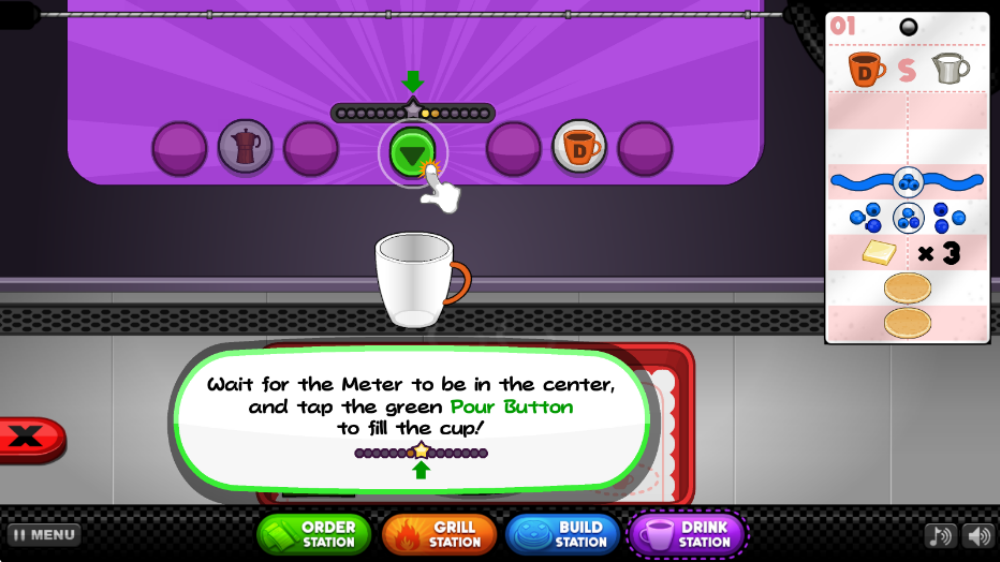Screen dimensions: 1000x562
Task: Go to the Grill Station
Action: click(439, 534)
